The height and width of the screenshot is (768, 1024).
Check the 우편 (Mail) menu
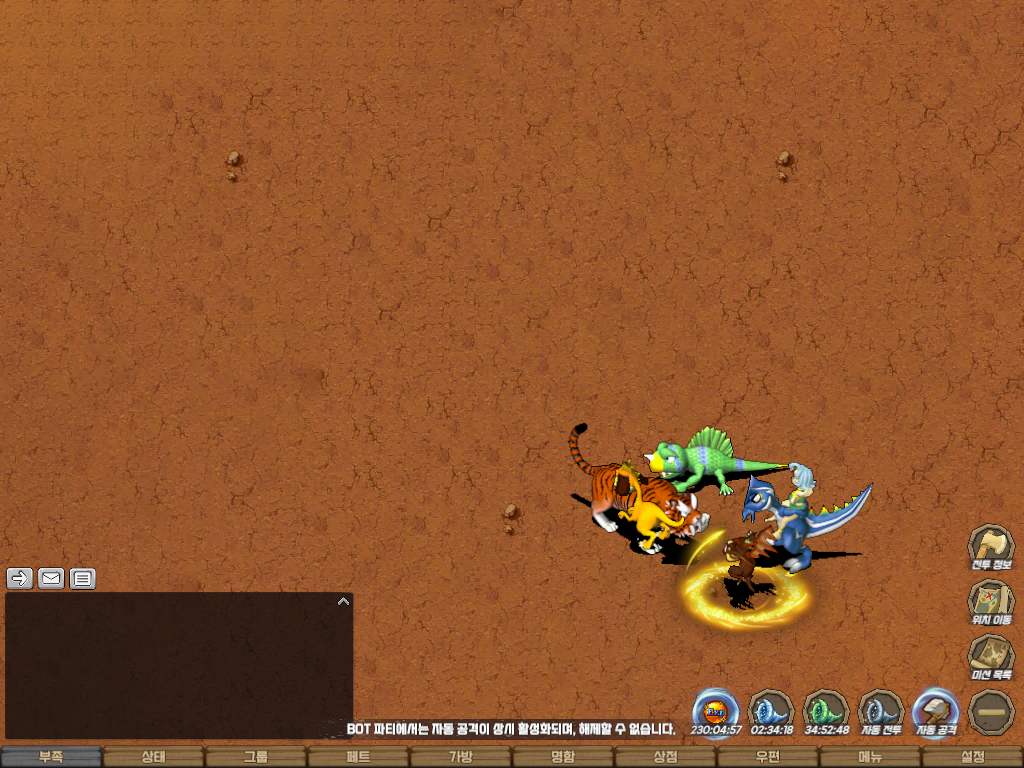[x=767, y=757]
